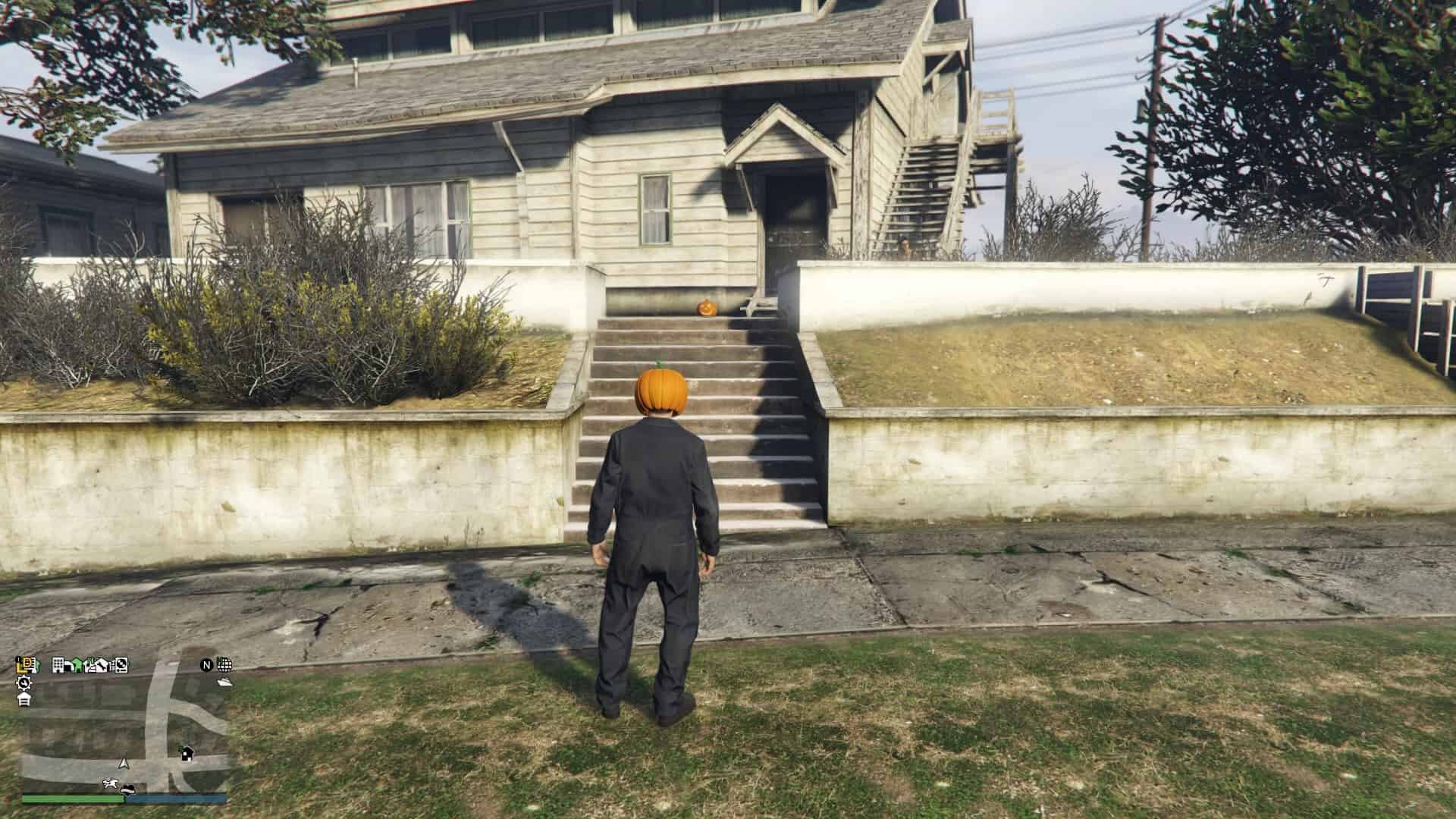1456x819 pixels.
Task: Select the green house property blip
Action: (x=76, y=665)
